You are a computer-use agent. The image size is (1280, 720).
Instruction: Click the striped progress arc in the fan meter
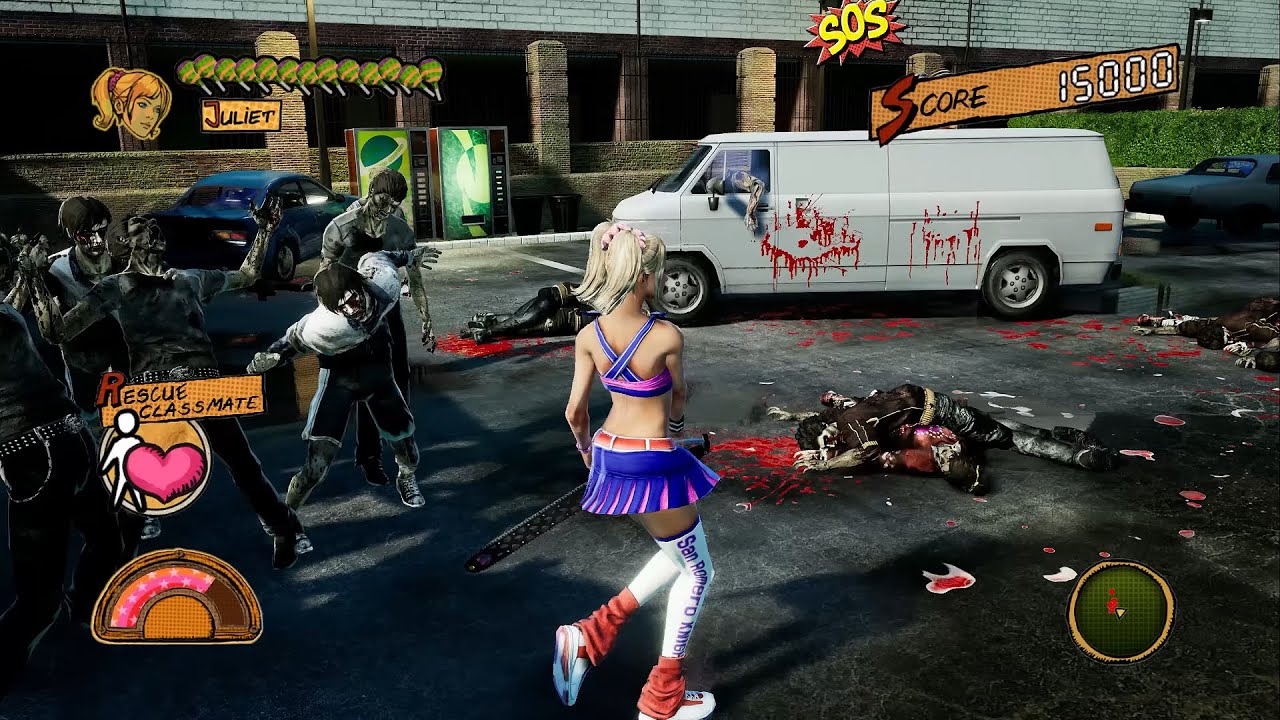point(155,580)
